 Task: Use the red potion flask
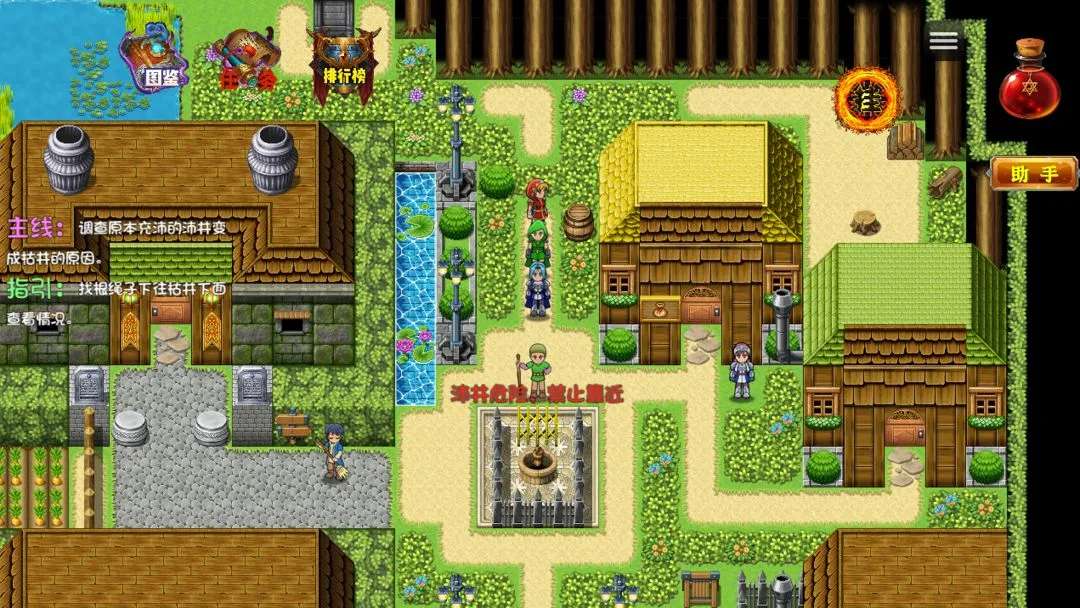coord(1028,80)
